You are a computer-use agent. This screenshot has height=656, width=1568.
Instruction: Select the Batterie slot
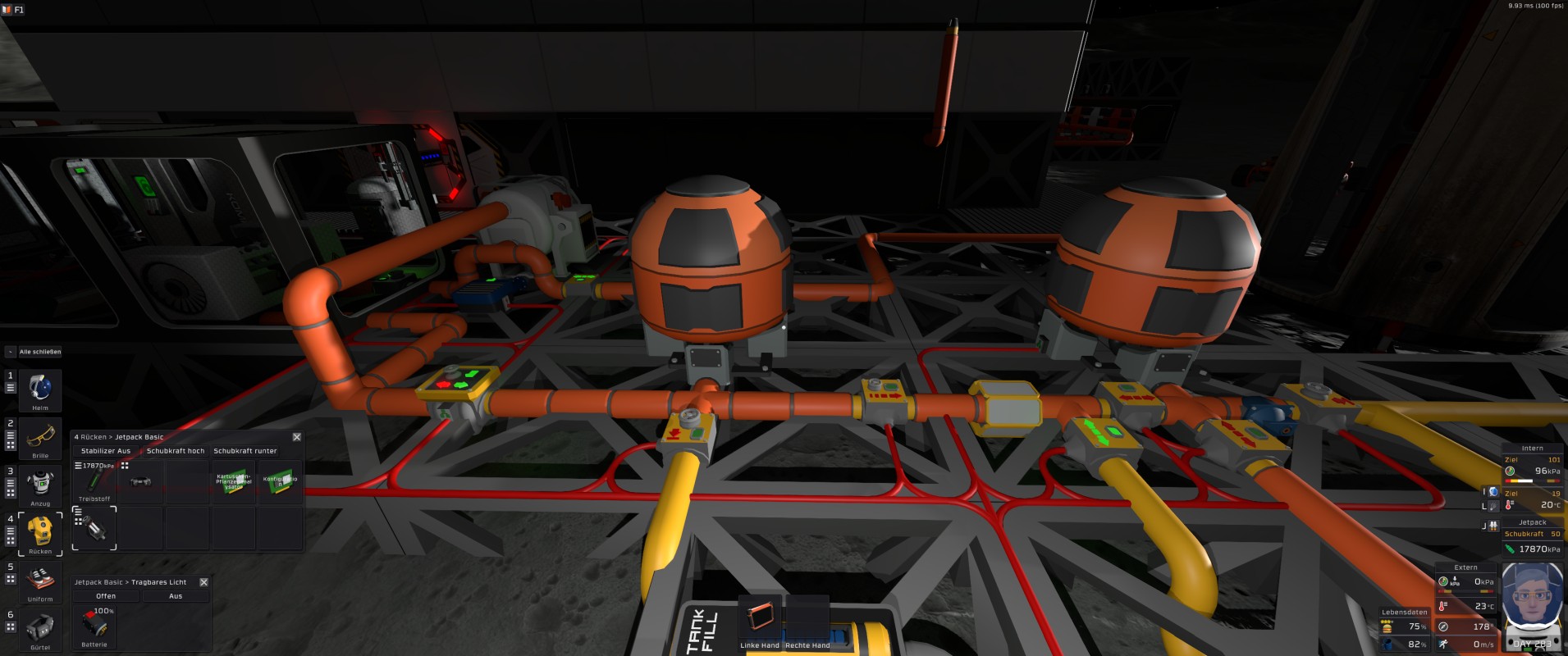[x=94, y=626]
